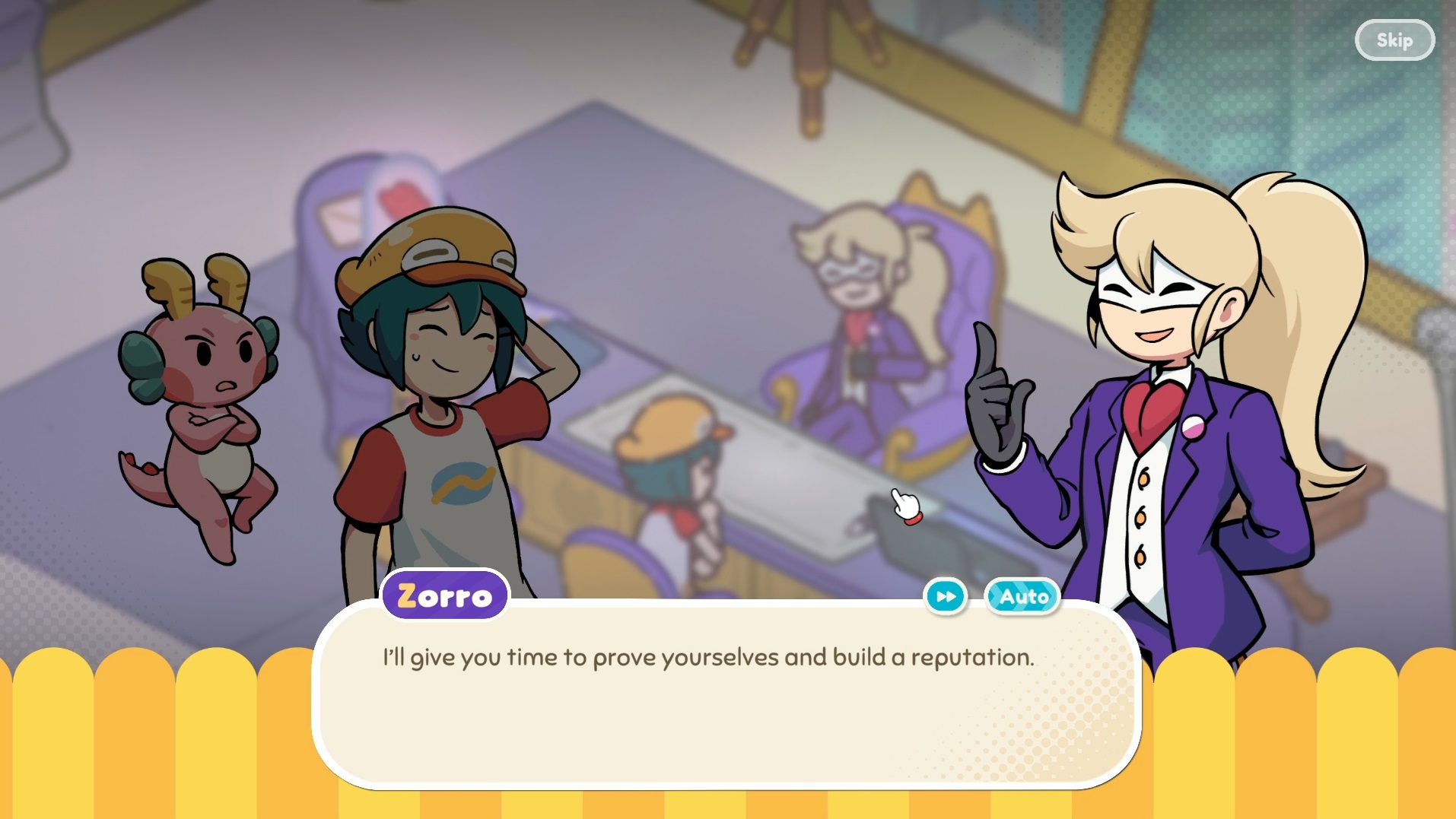Toggle Auto dialogue advance
The image size is (1456, 819).
[1022, 597]
